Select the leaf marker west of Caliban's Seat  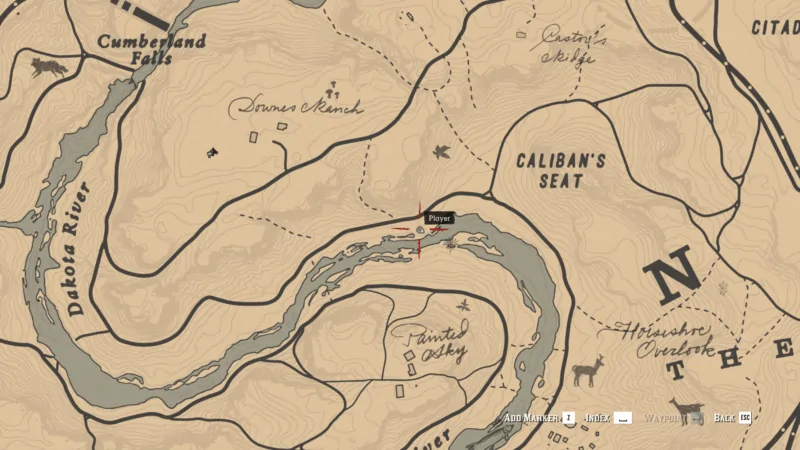pyautogui.click(x=440, y=152)
